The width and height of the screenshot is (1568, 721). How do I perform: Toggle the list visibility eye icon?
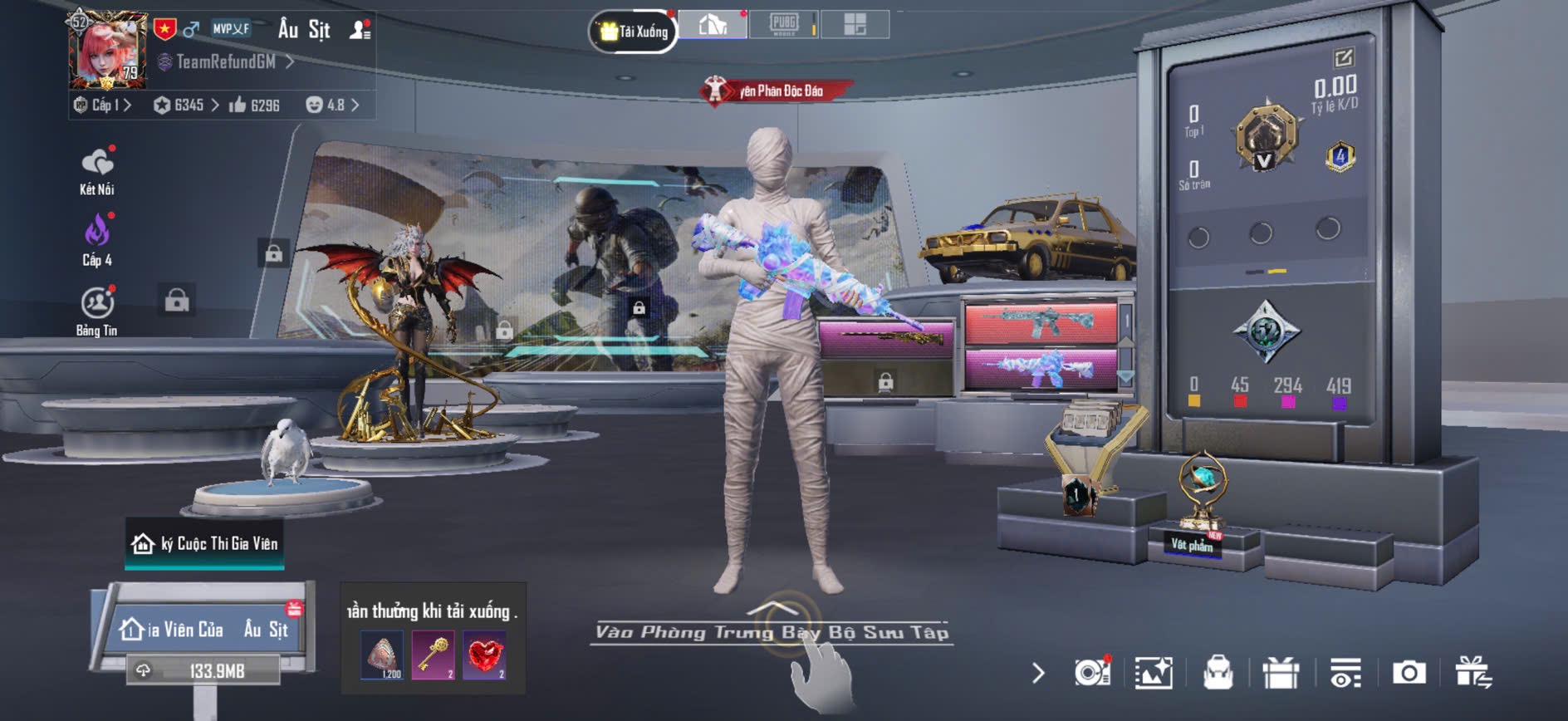pyautogui.click(x=1345, y=672)
